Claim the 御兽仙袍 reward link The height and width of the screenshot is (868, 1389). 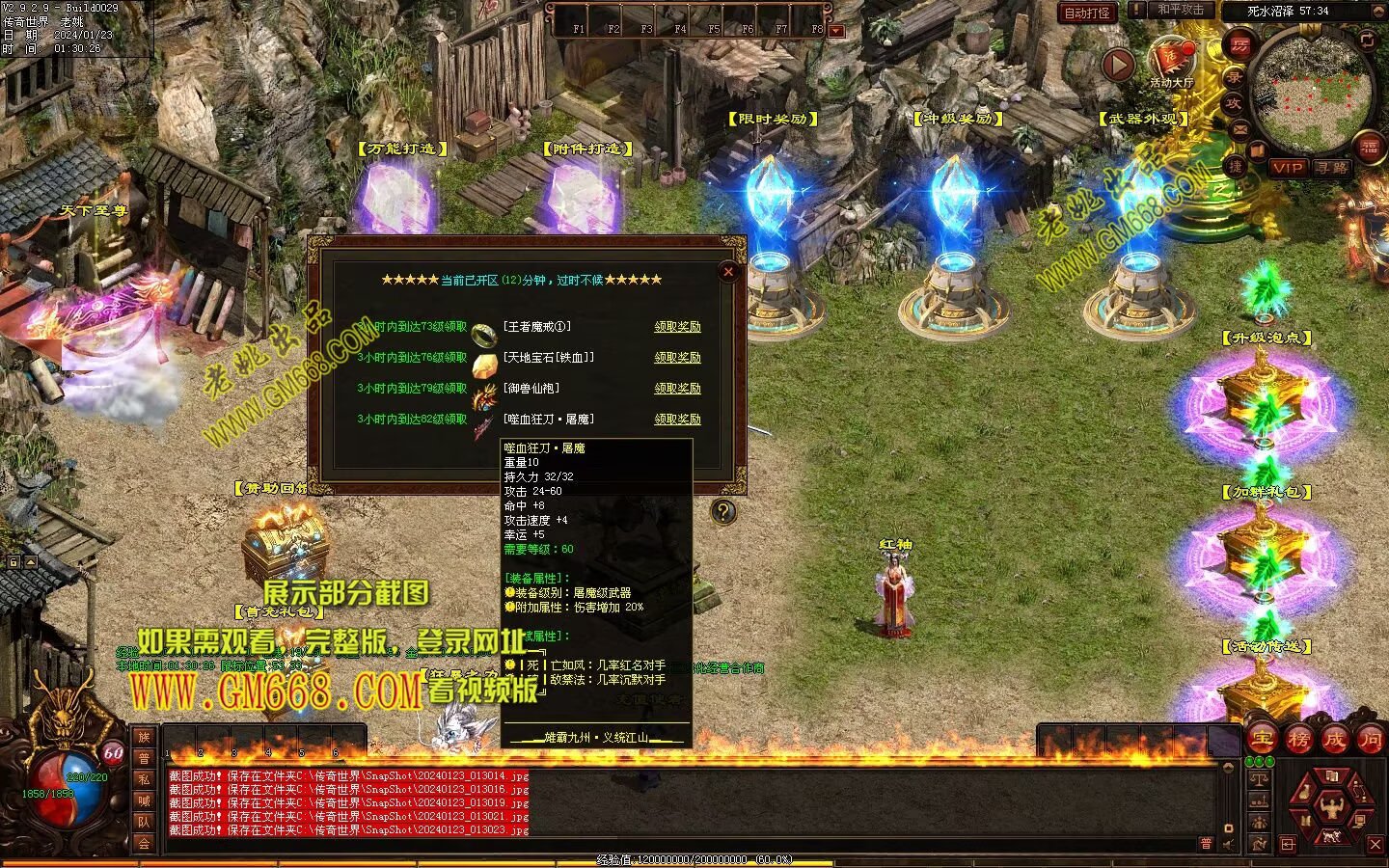click(x=677, y=389)
